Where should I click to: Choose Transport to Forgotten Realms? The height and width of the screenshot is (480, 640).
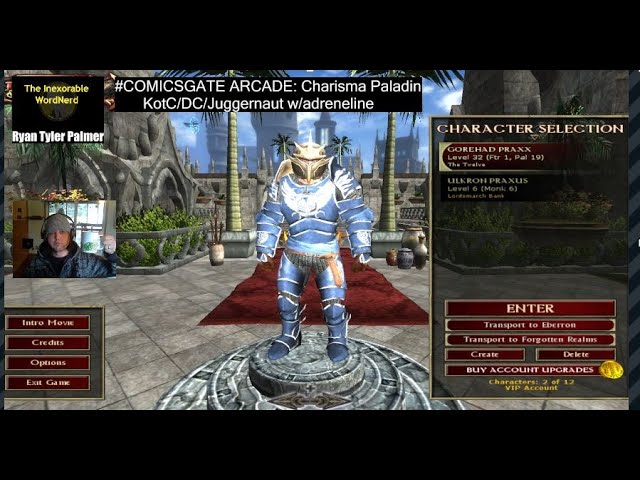point(530,340)
